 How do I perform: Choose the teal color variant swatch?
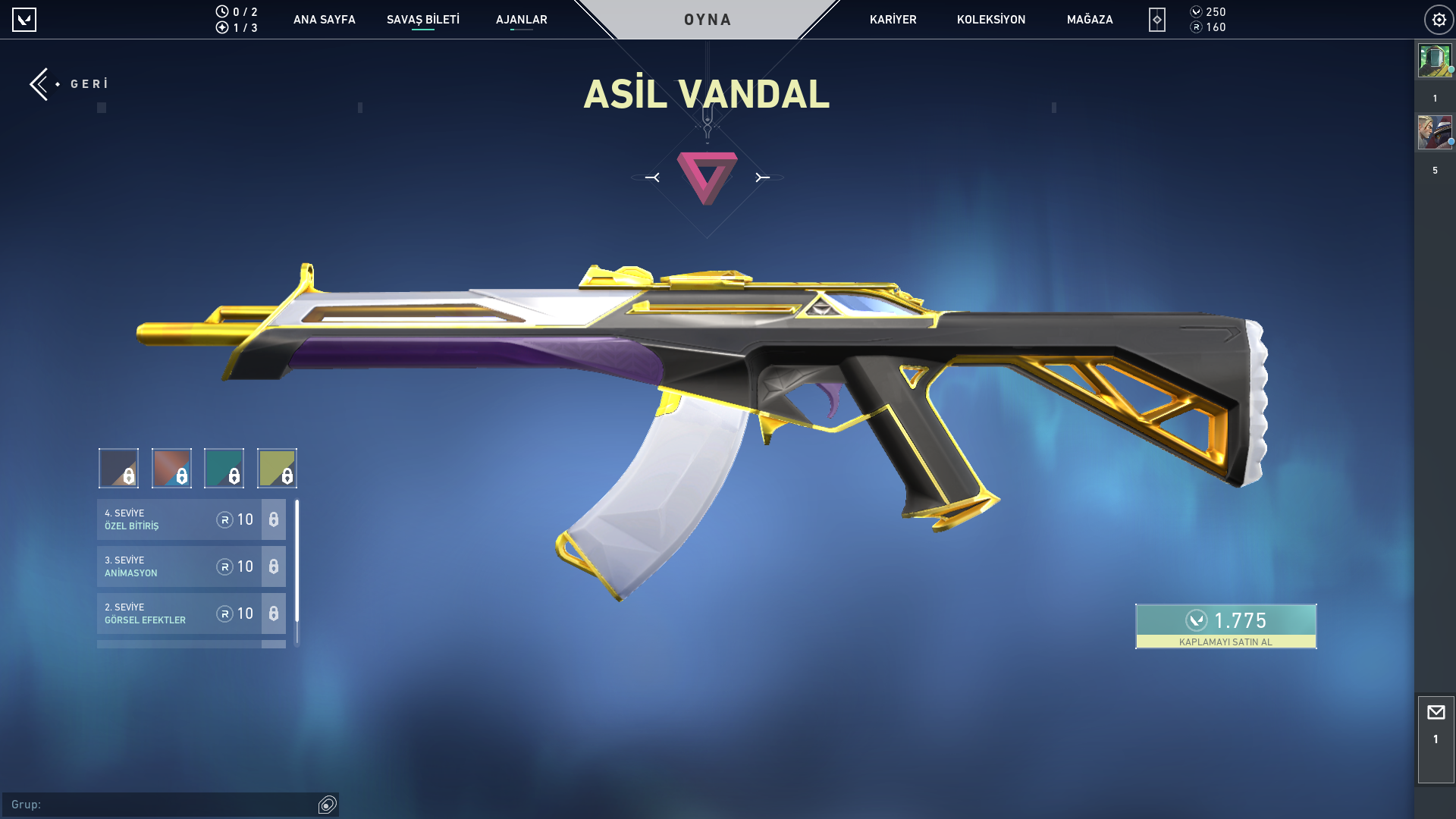click(224, 468)
